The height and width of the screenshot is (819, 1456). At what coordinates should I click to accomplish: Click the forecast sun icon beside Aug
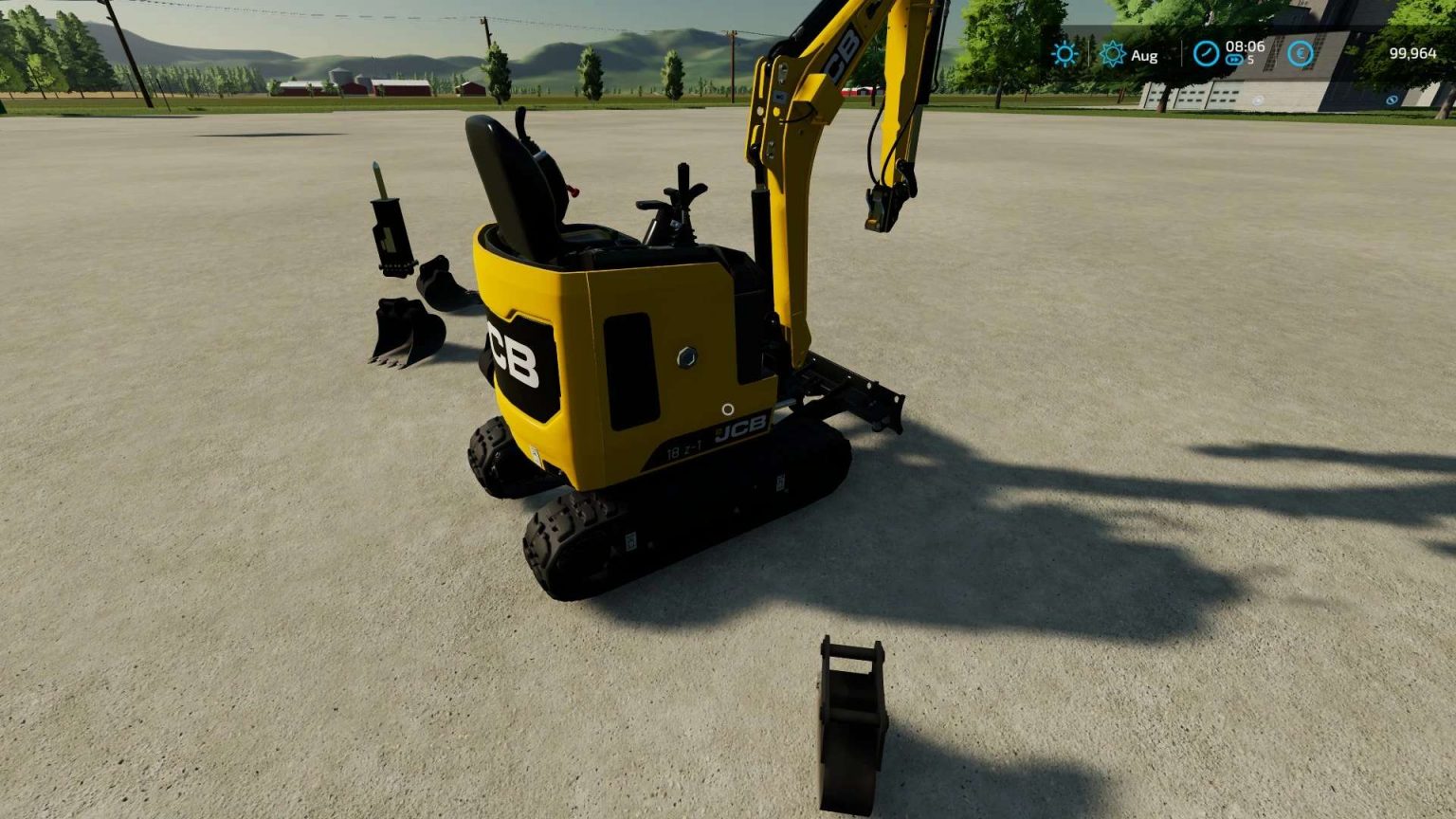coord(1114,54)
